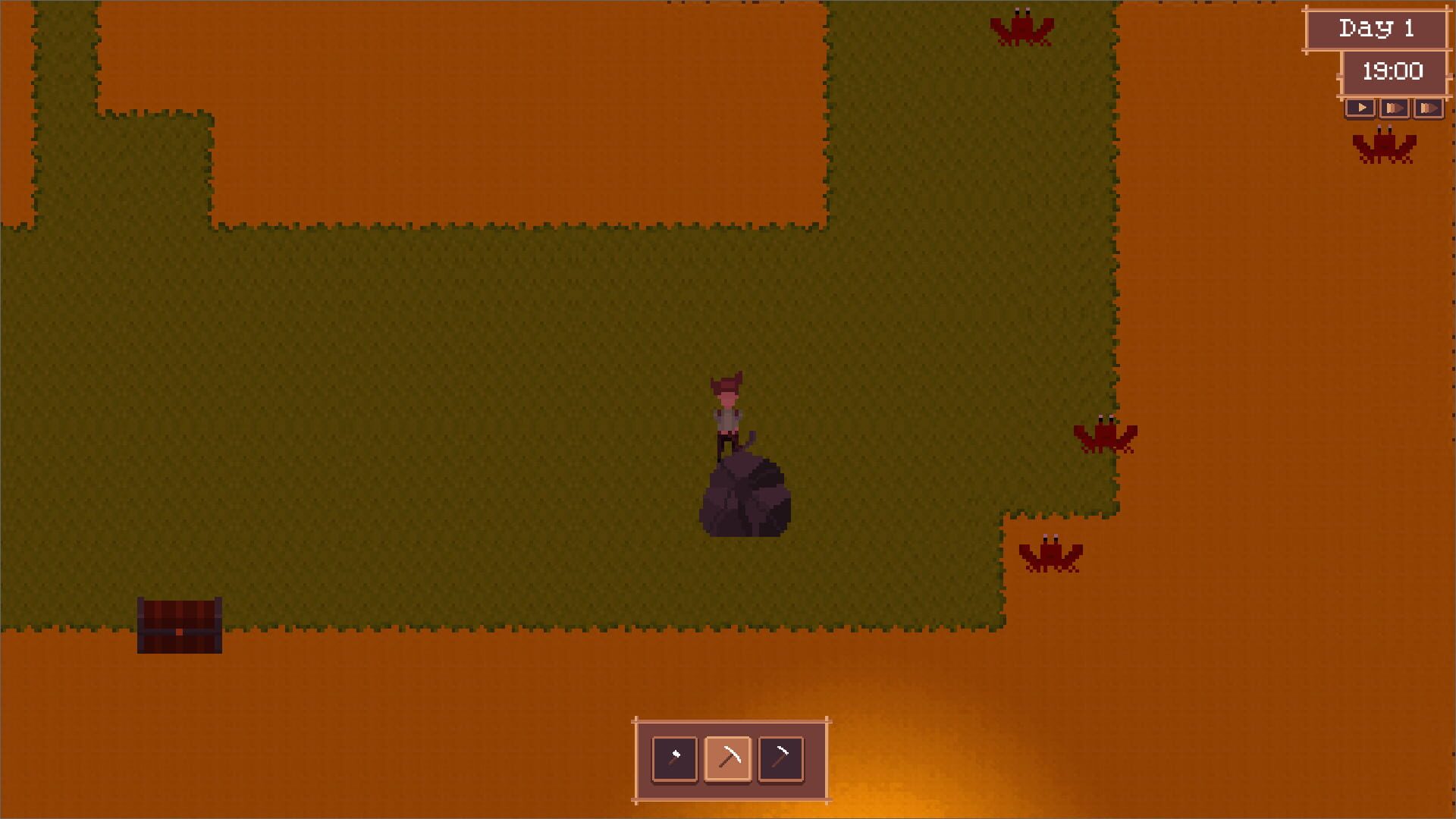This screenshot has width=1456, height=819.
Task: Click the crab at the top of the screen
Action: point(1022,27)
